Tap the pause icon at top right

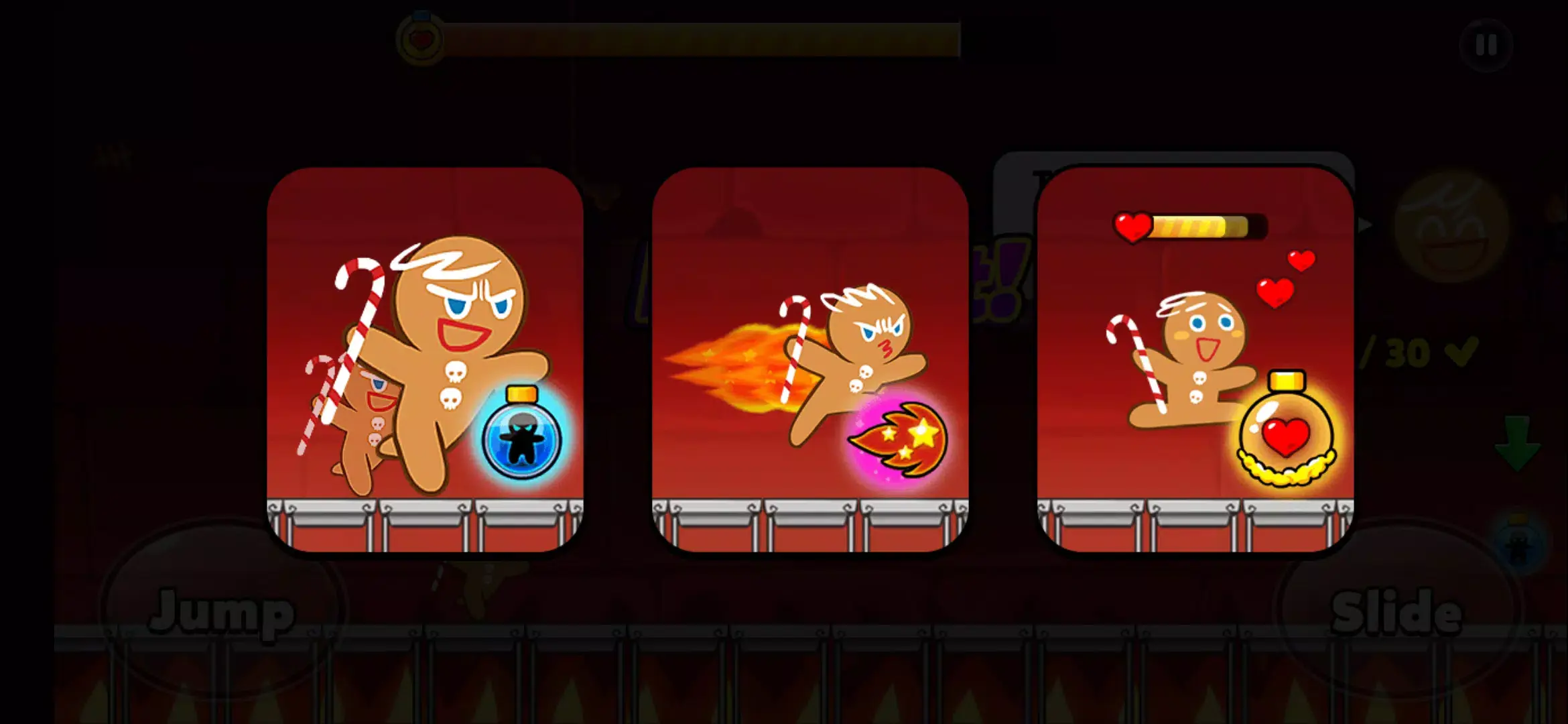[x=1485, y=46]
